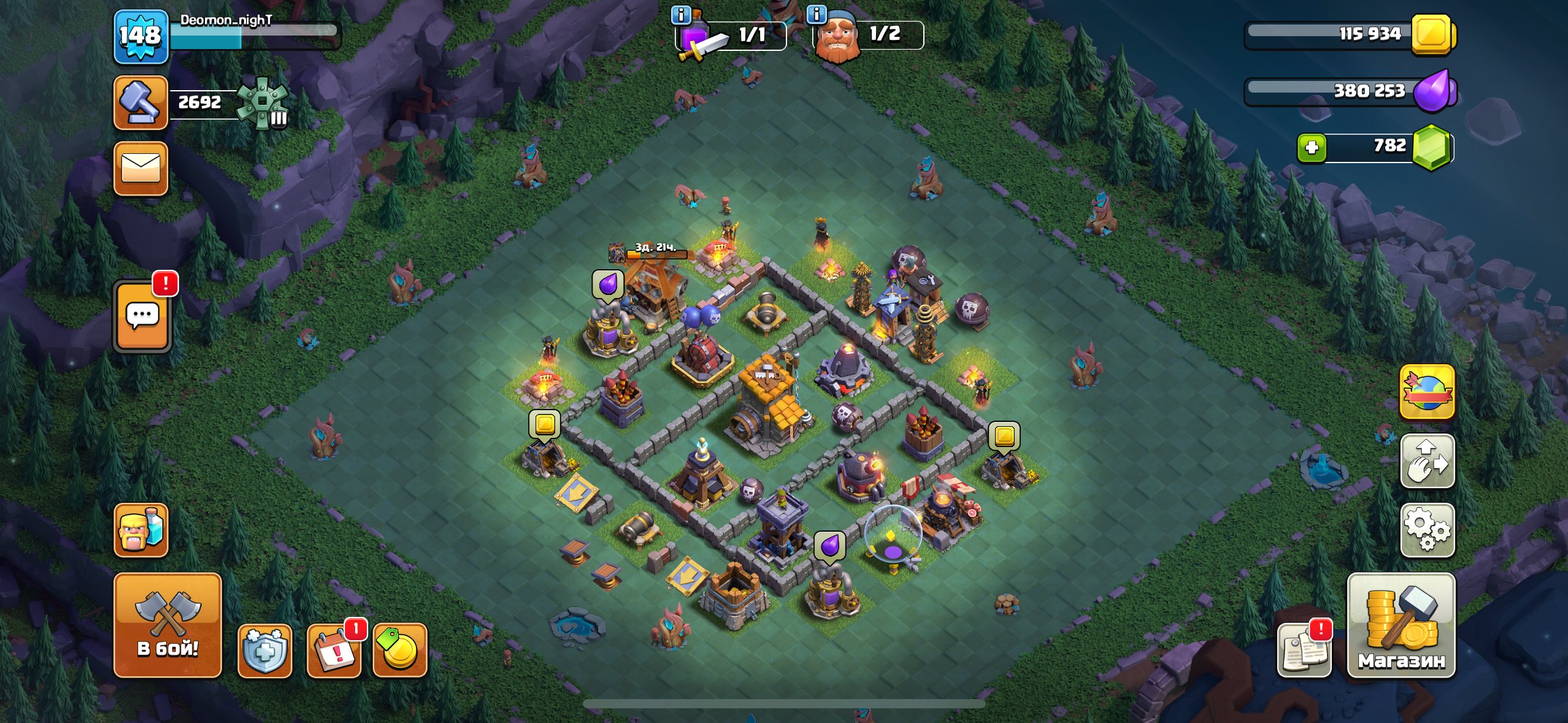
Task: Toggle base layout edit mode
Action: 1427,461
